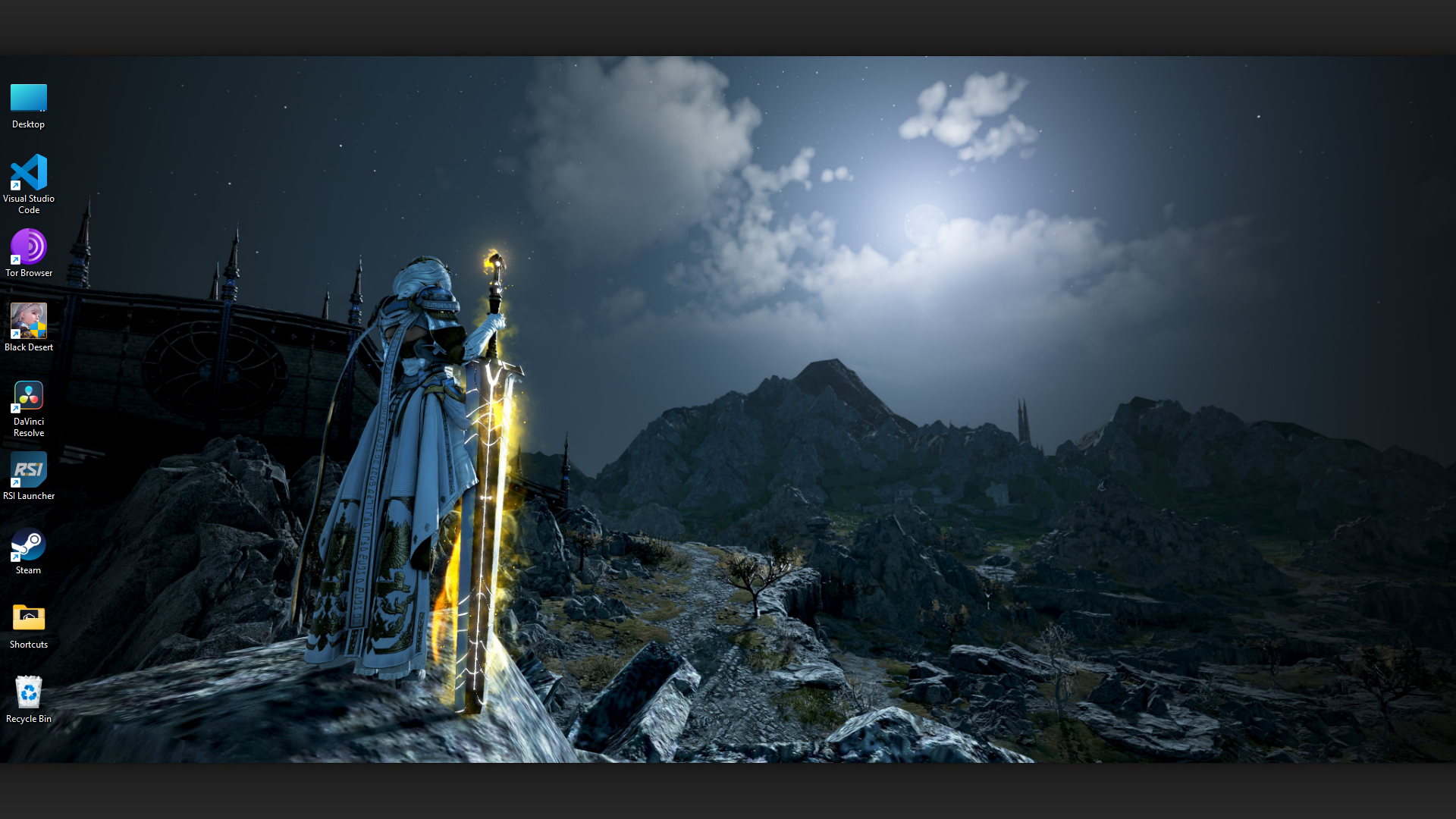
Task: Click the purple Tor Browser circle icon
Action: pyautogui.click(x=29, y=248)
